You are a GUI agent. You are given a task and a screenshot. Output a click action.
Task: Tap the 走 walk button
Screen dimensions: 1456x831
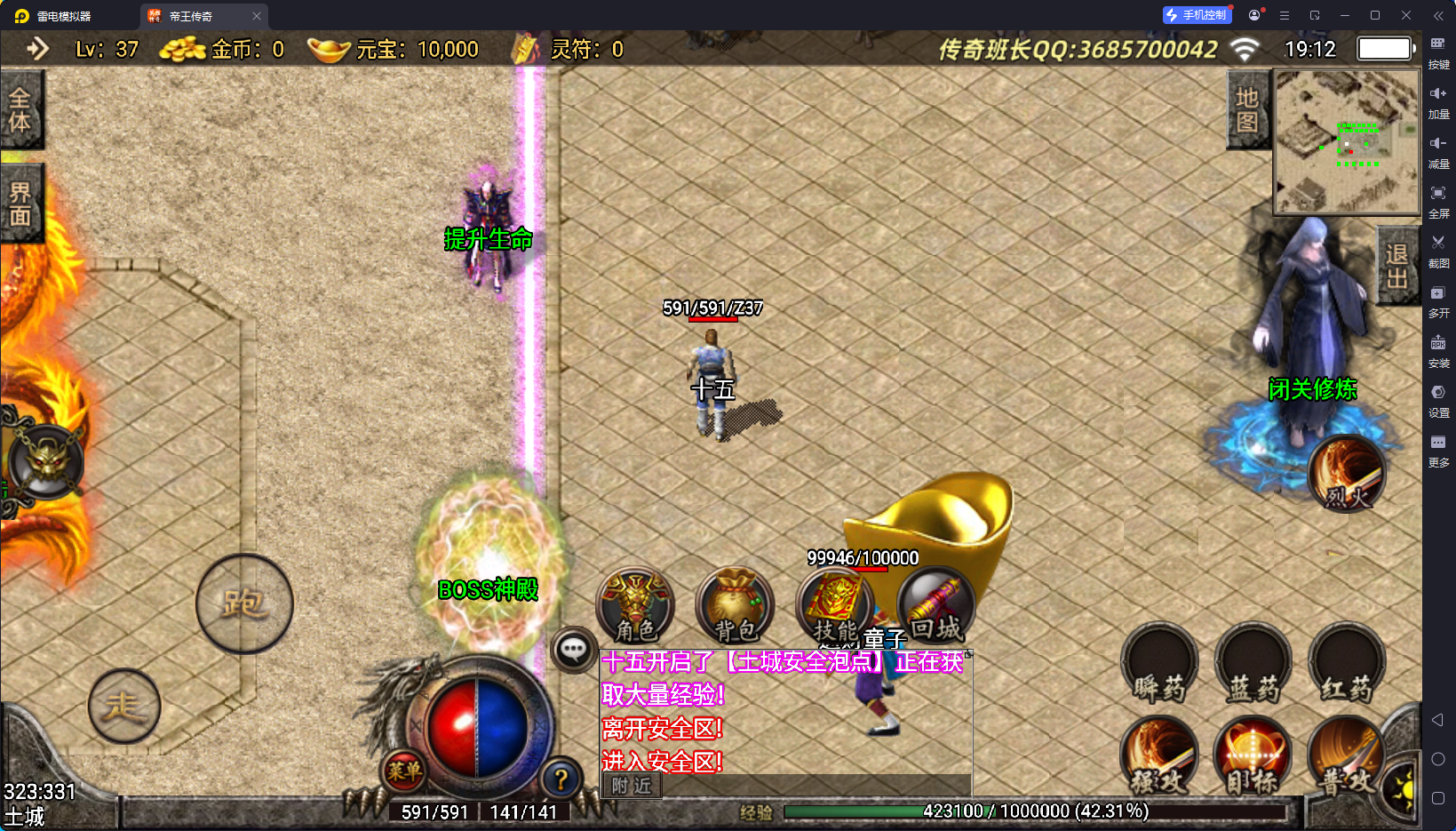coord(124,706)
